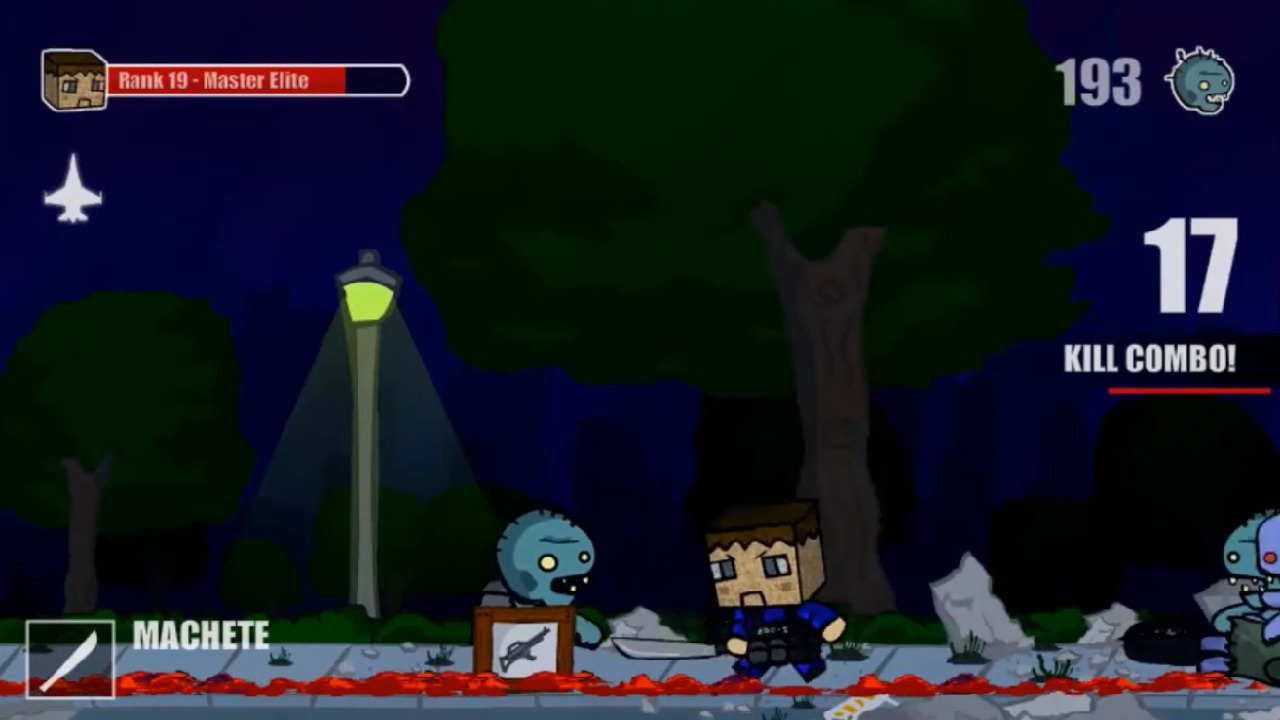Screen dimensions: 1280x720
Task: Expand the combo counter underline
Action: (x=1188, y=392)
